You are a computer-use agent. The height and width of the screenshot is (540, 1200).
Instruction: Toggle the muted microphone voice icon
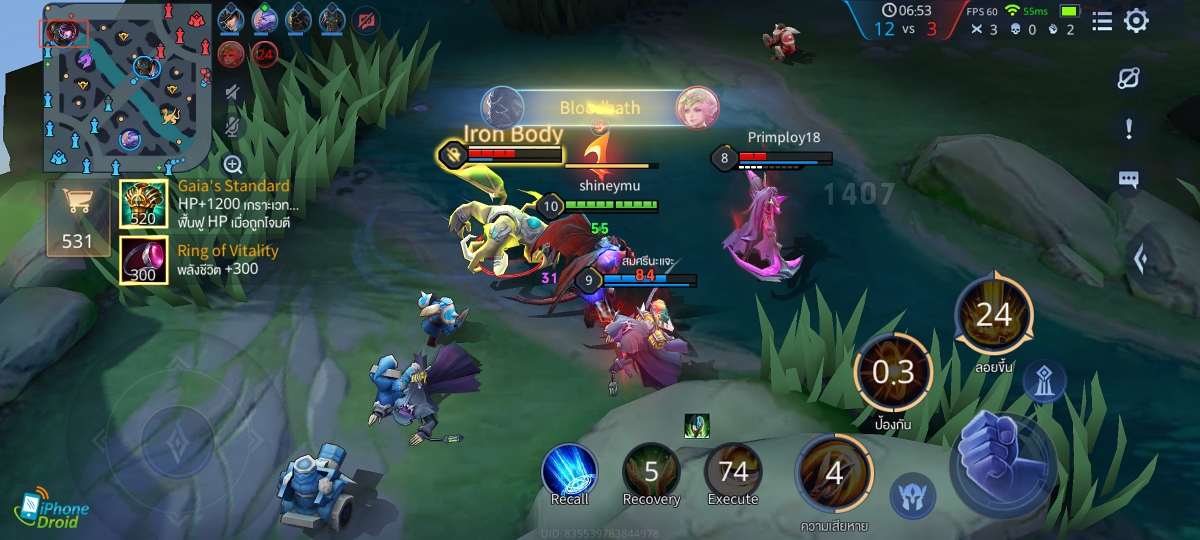tap(233, 127)
